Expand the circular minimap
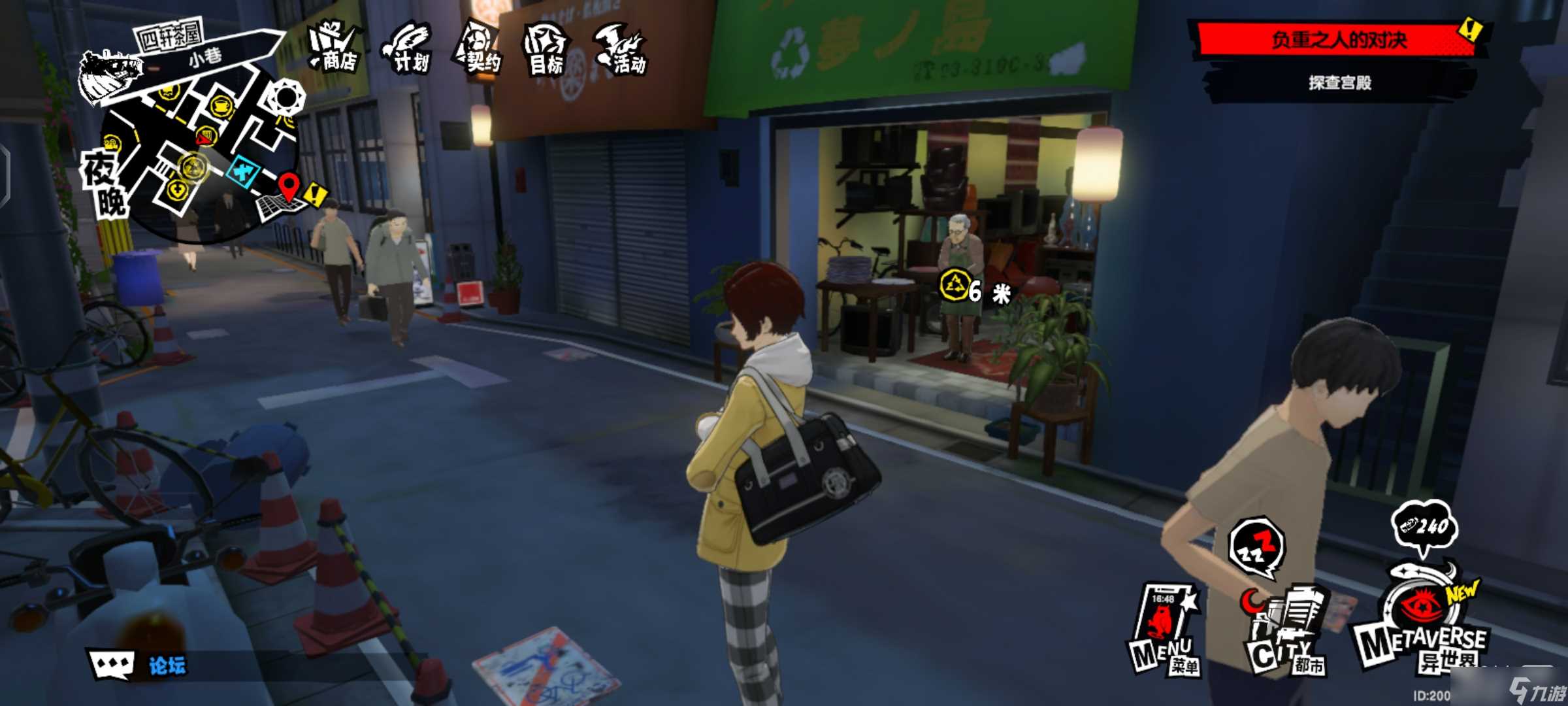 pyautogui.click(x=196, y=150)
